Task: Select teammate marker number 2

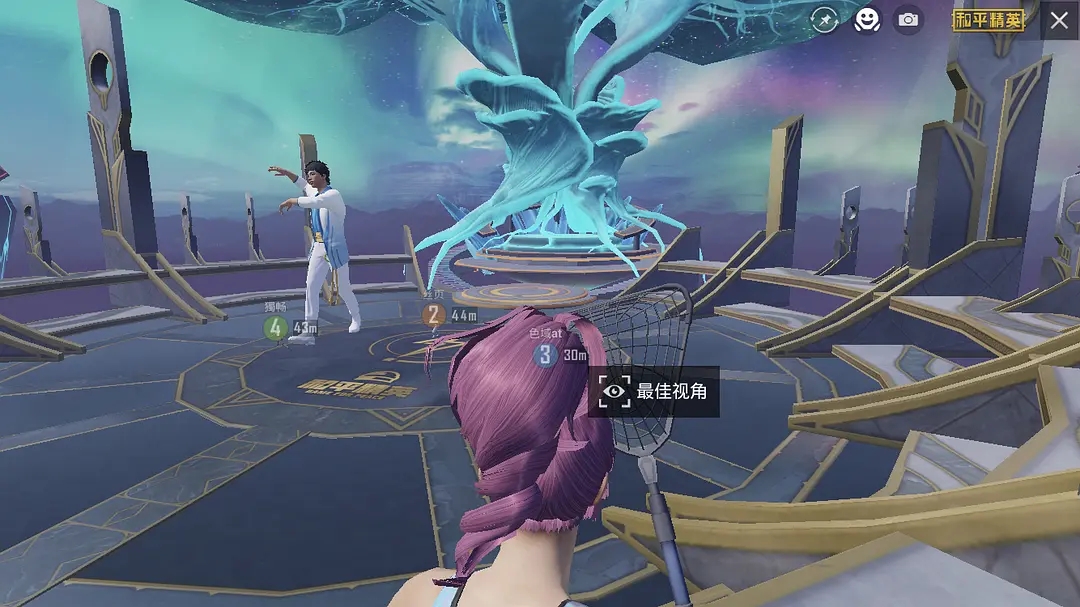Action: click(x=433, y=315)
